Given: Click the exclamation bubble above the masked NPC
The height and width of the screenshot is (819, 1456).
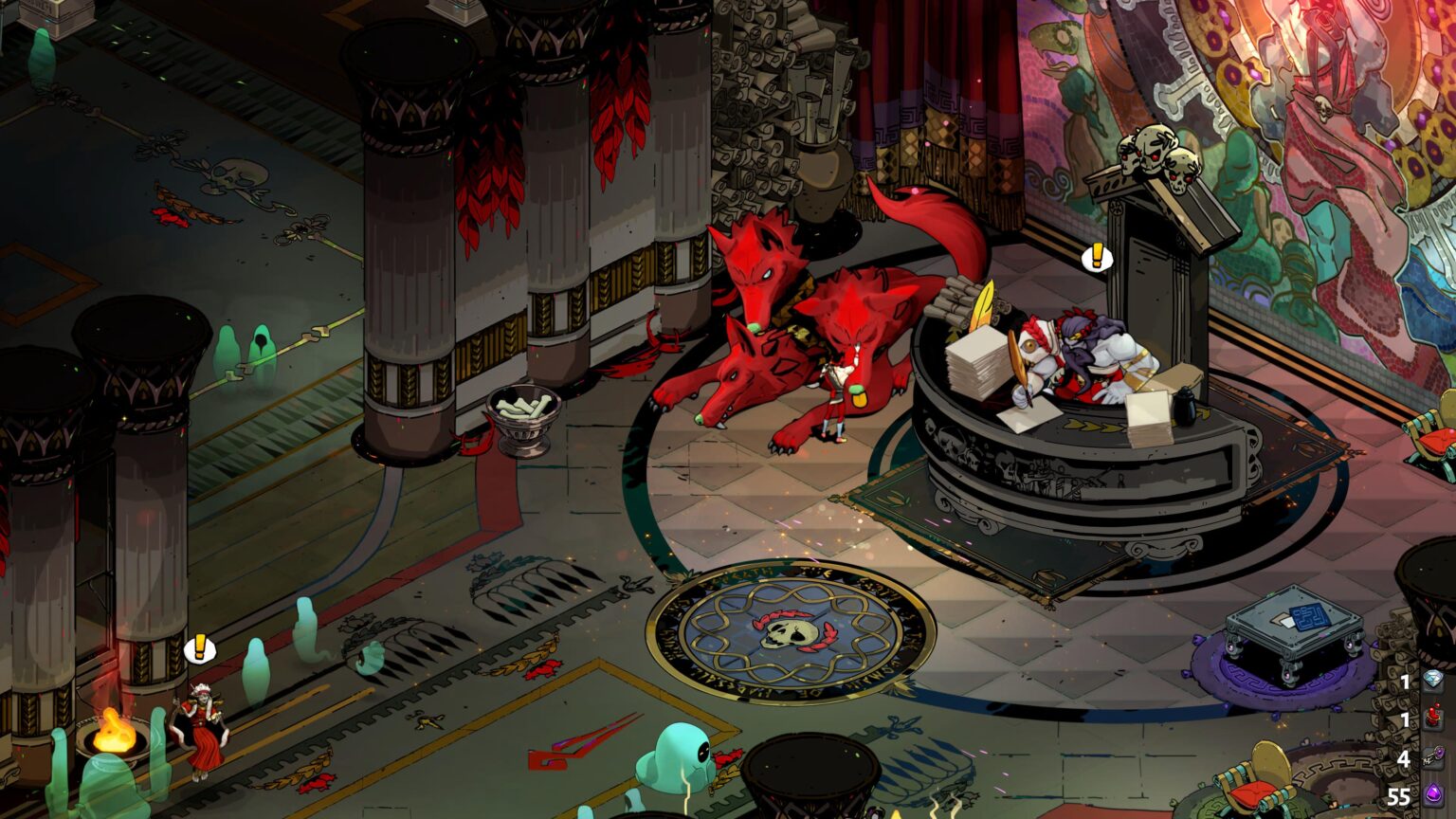Looking at the screenshot, I should 200,648.
